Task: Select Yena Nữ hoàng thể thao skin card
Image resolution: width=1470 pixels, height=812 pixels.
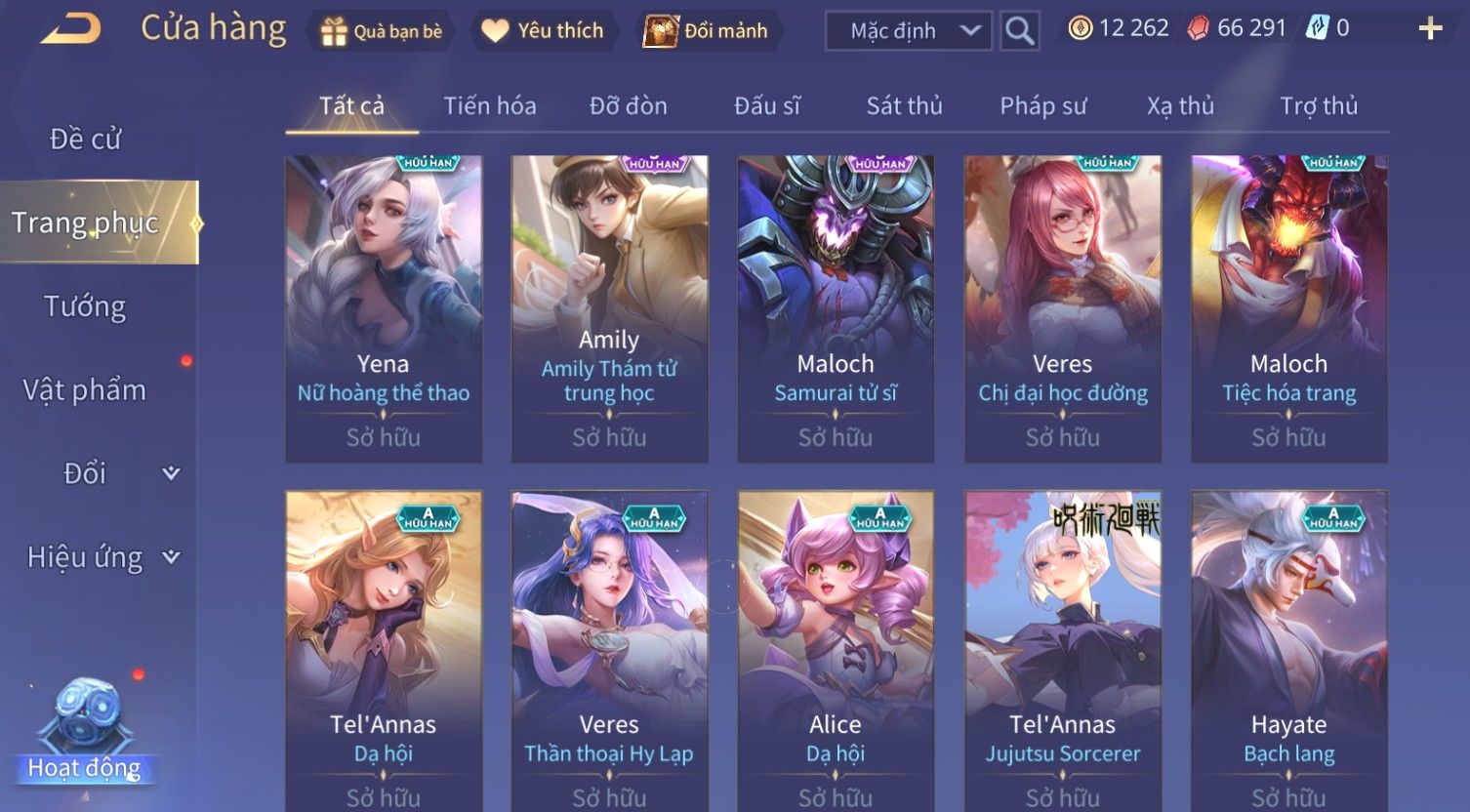Action: (x=384, y=307)
